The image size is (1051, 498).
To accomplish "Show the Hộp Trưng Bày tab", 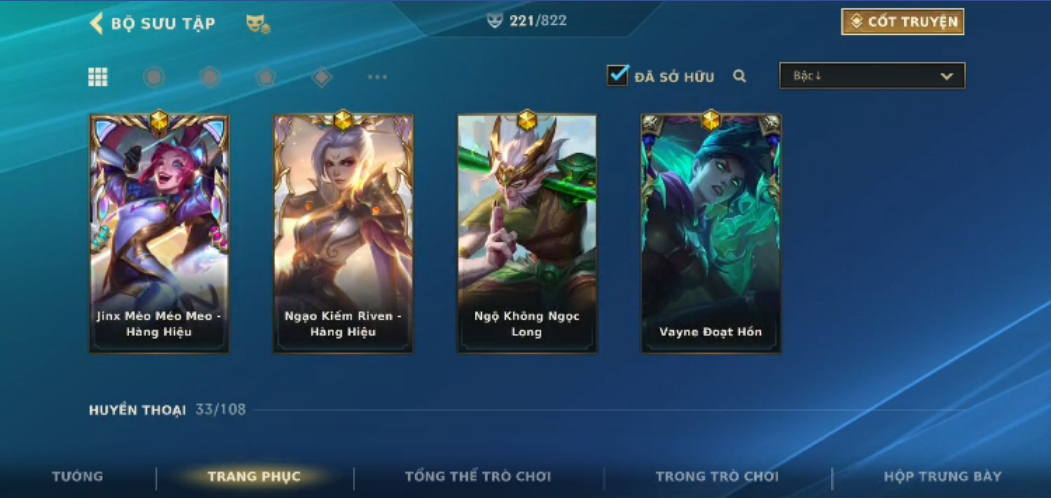I will (942, 477).
